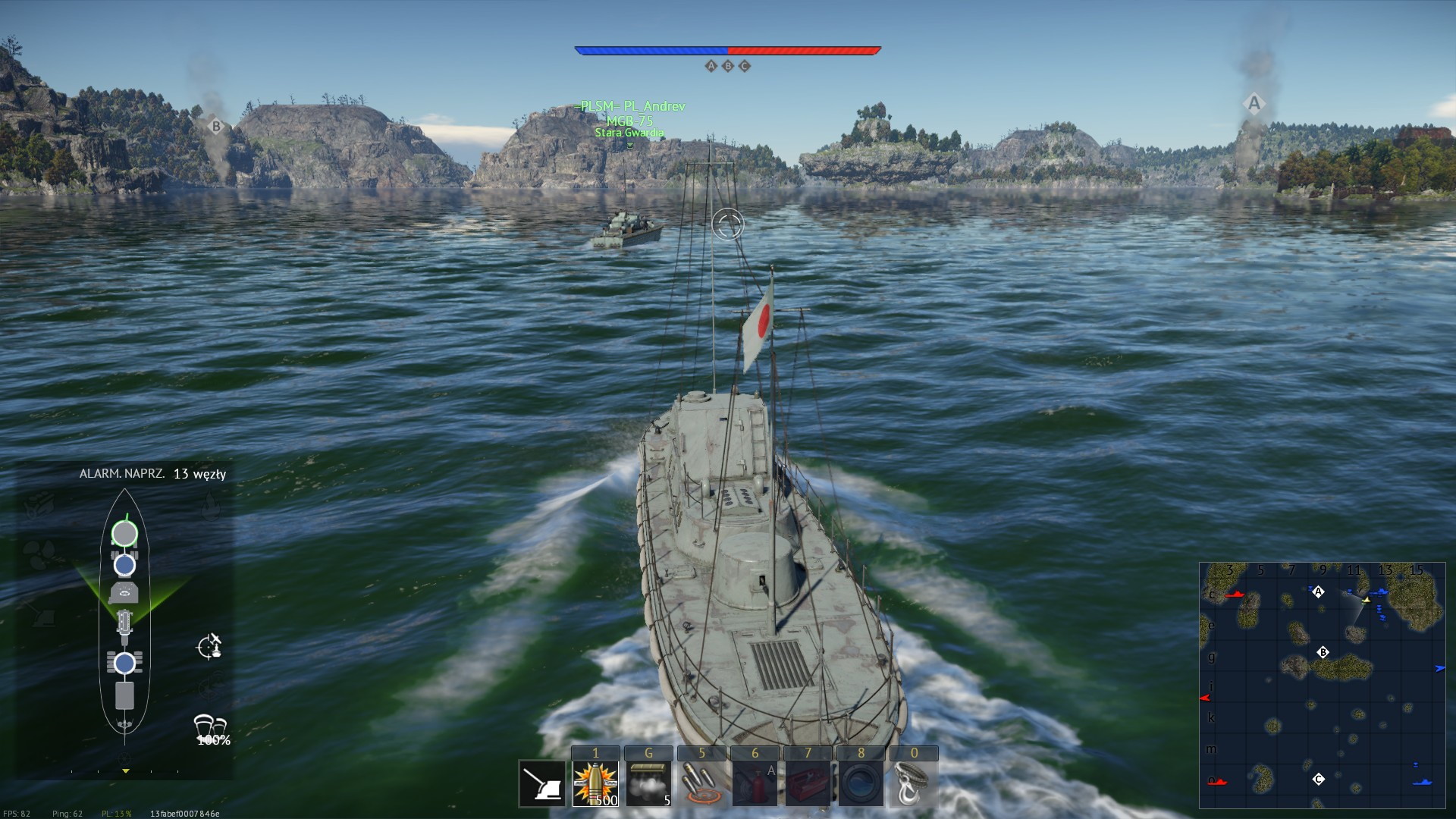The height and width of the screenshot is (819, 1456).
Task: Choose the high-explosive shell slot with 500 rounds
Action: pos(595,784)
